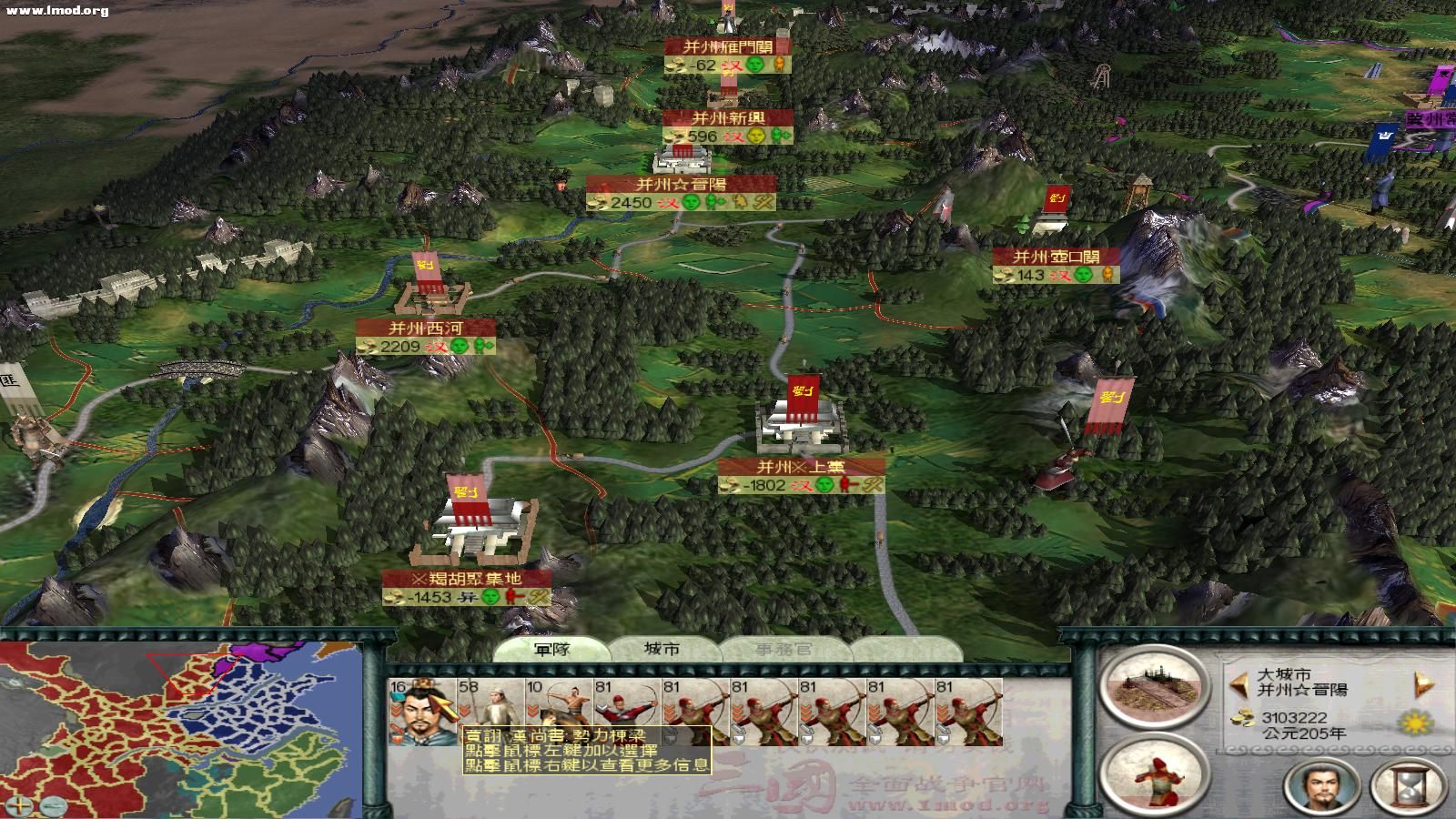Select the 10-man horse archer unit card
1456x819 pixels.
point(558,712)
